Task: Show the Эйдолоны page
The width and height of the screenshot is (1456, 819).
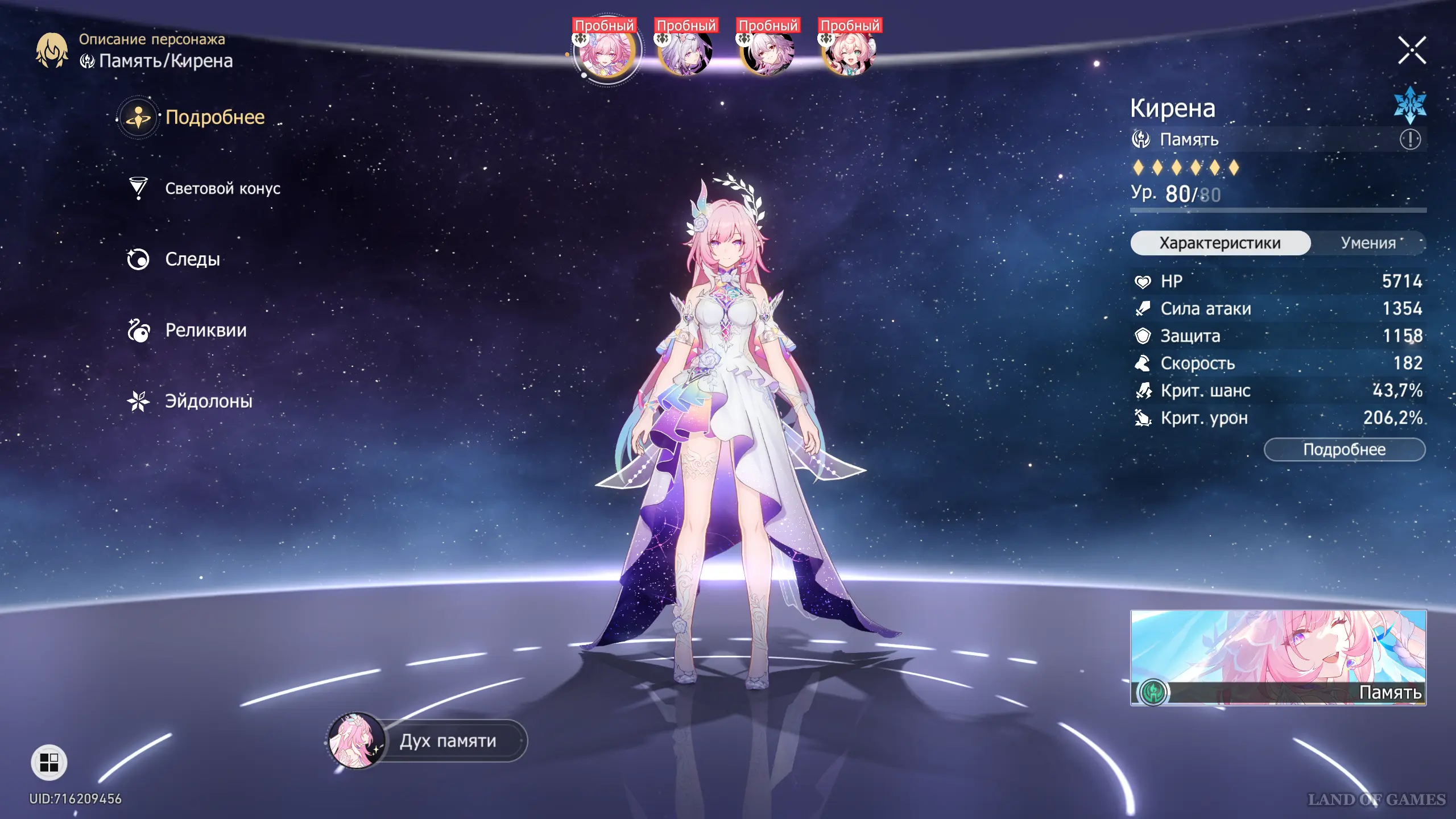Action: [x=208, y=402]
